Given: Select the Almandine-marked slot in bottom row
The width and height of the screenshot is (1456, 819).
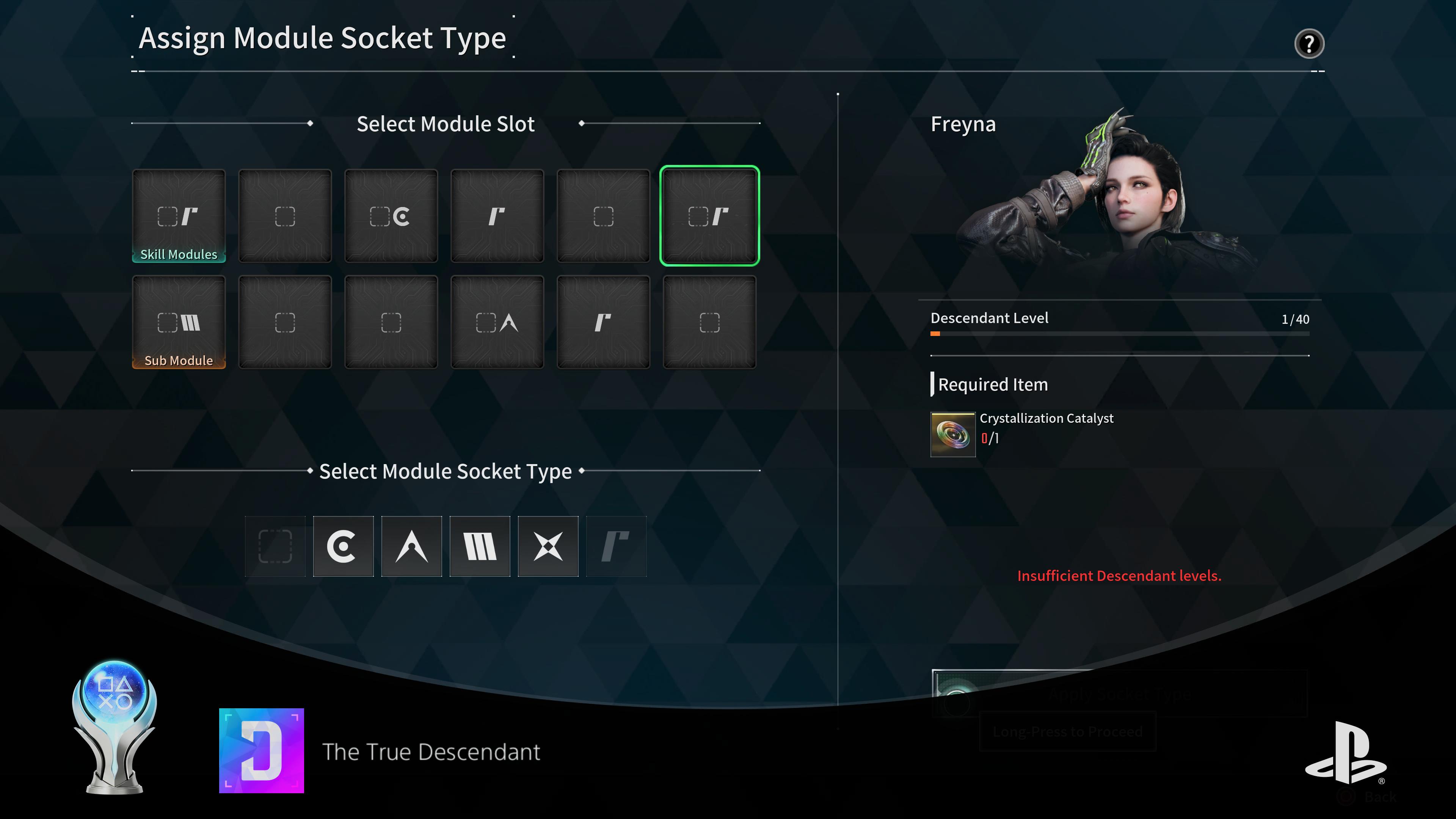Looking at the screenshot, I should tap(497, 322).
